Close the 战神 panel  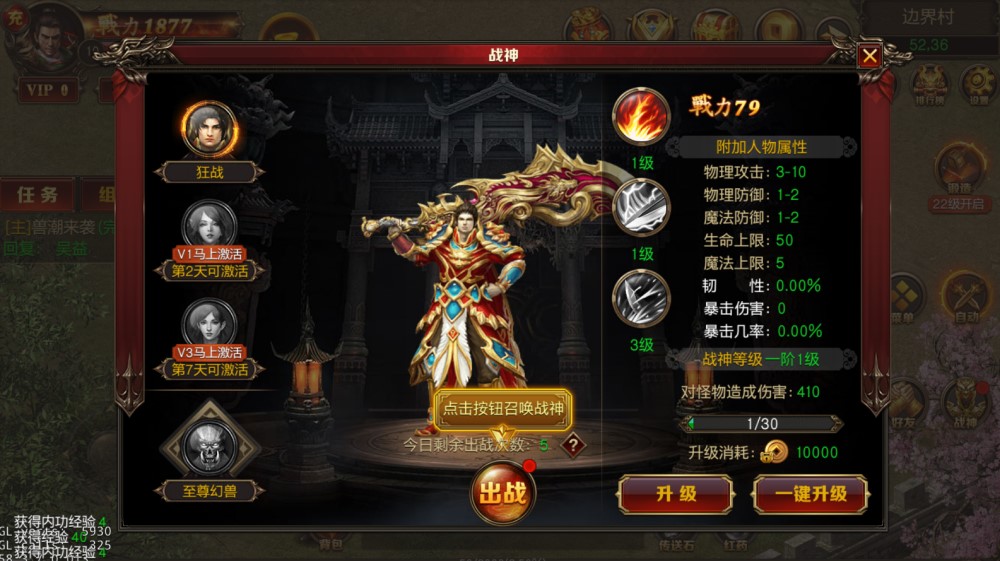tap(870, 56)
